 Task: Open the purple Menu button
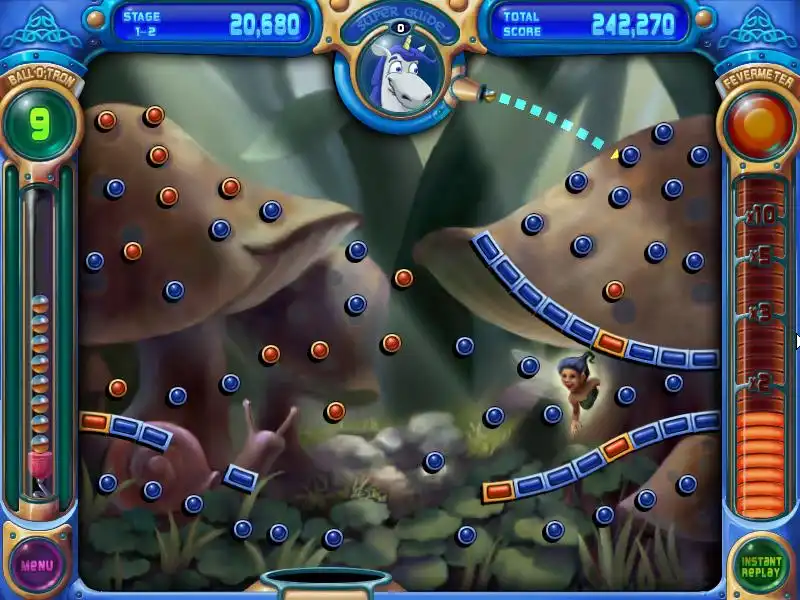pyautogui.click(x=38, y=564)
